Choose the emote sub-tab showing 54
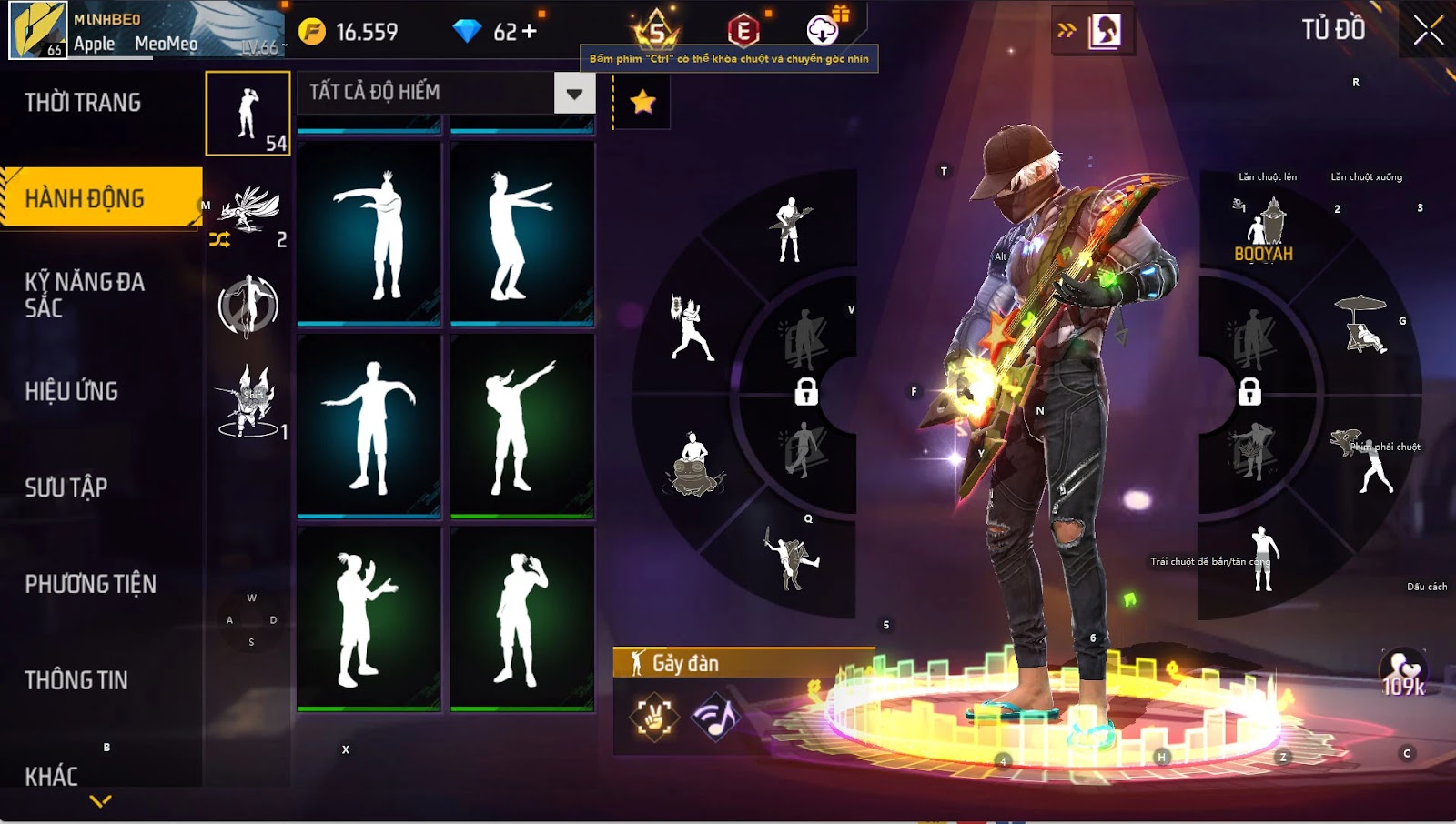This screenshot has width=1456, height=824. click(x=248, y=114)
